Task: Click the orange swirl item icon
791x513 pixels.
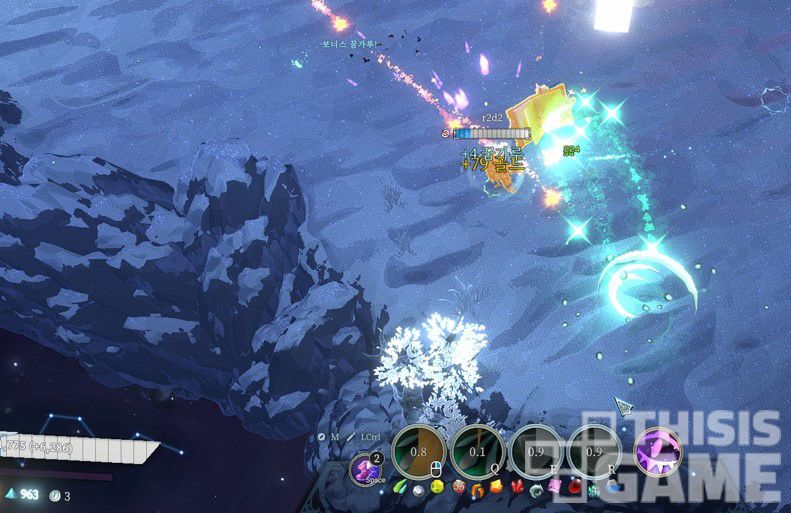Action: point(480,490)
